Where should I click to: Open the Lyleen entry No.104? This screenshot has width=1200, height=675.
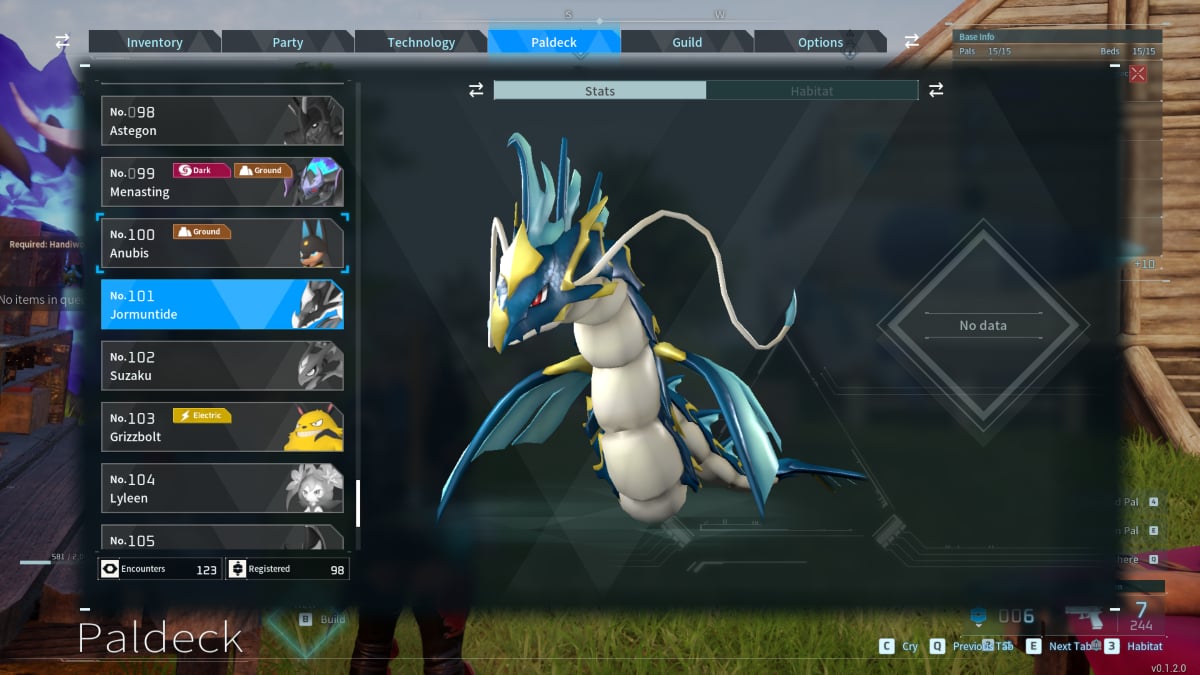pos(222,488)
